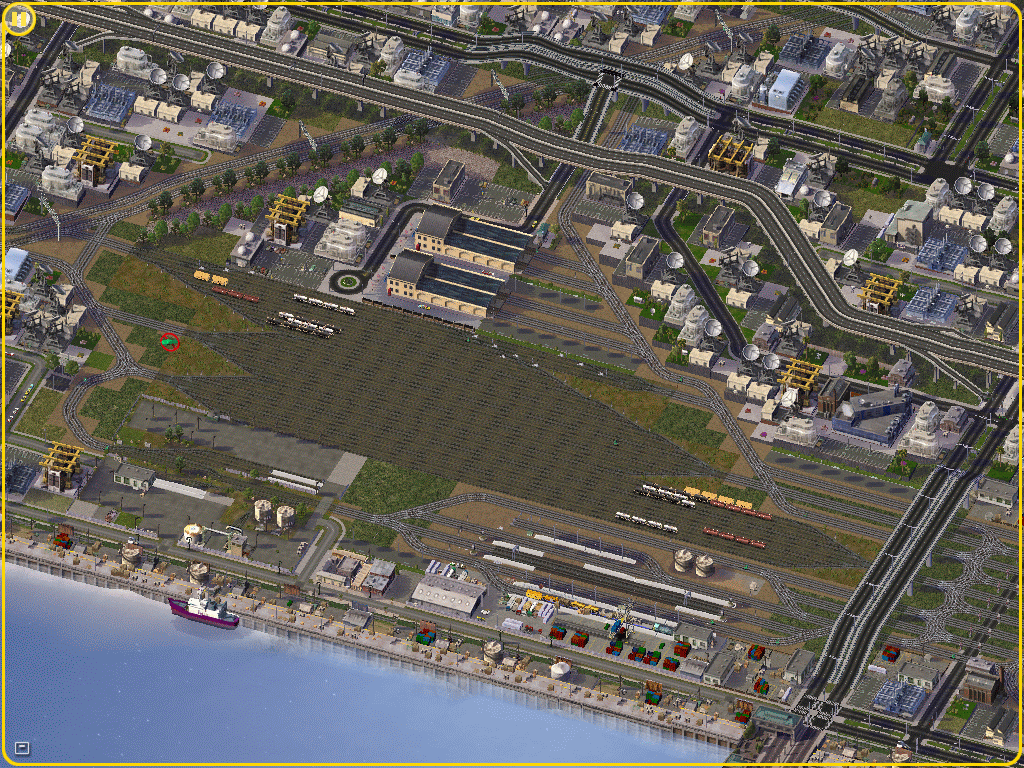Show the hidden interface with the small box button
This screenshot has height=768, width=1024.
[x=22, y=747]
